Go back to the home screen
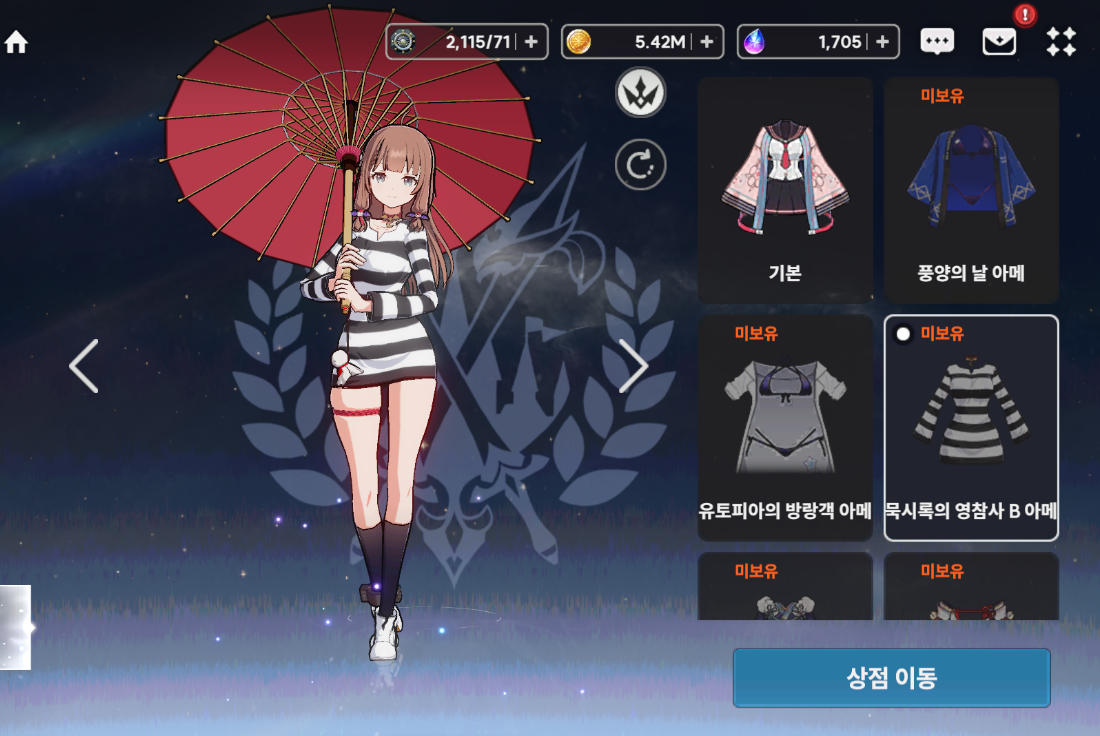1100x736 pixels. point(17,43)
